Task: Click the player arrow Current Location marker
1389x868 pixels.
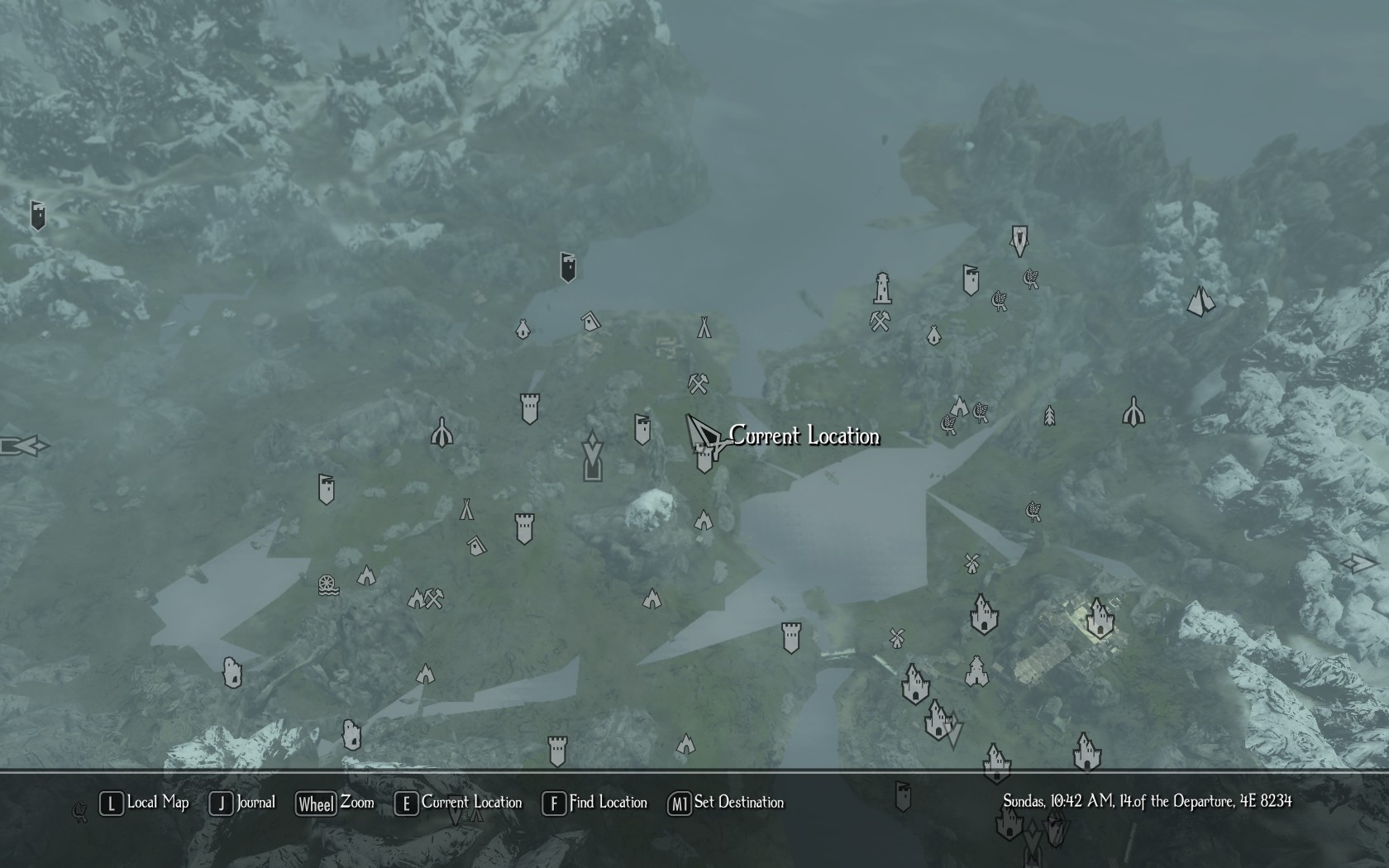Action: pos(702,433)
